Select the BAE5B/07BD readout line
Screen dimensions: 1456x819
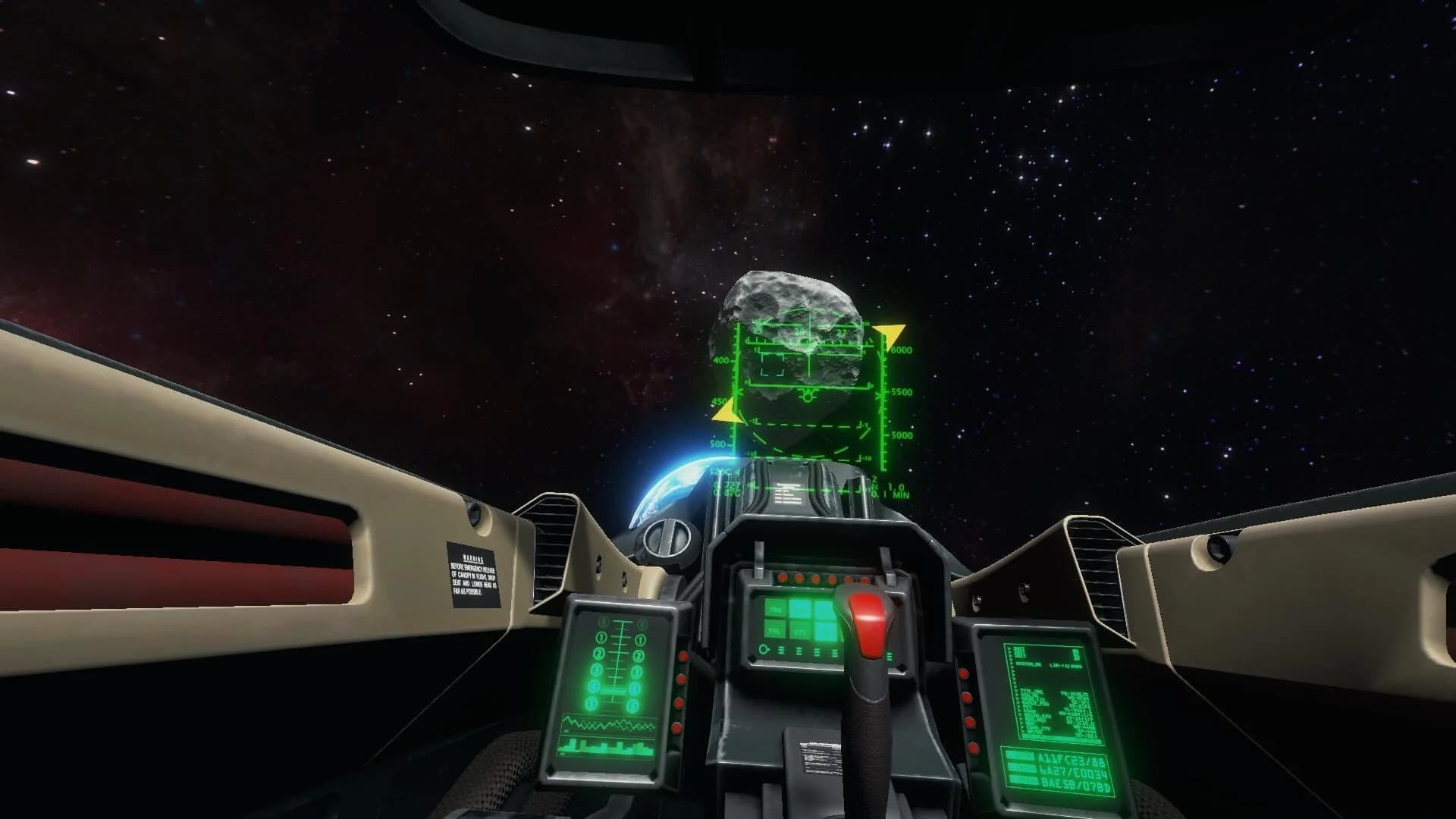point(1075,784)
